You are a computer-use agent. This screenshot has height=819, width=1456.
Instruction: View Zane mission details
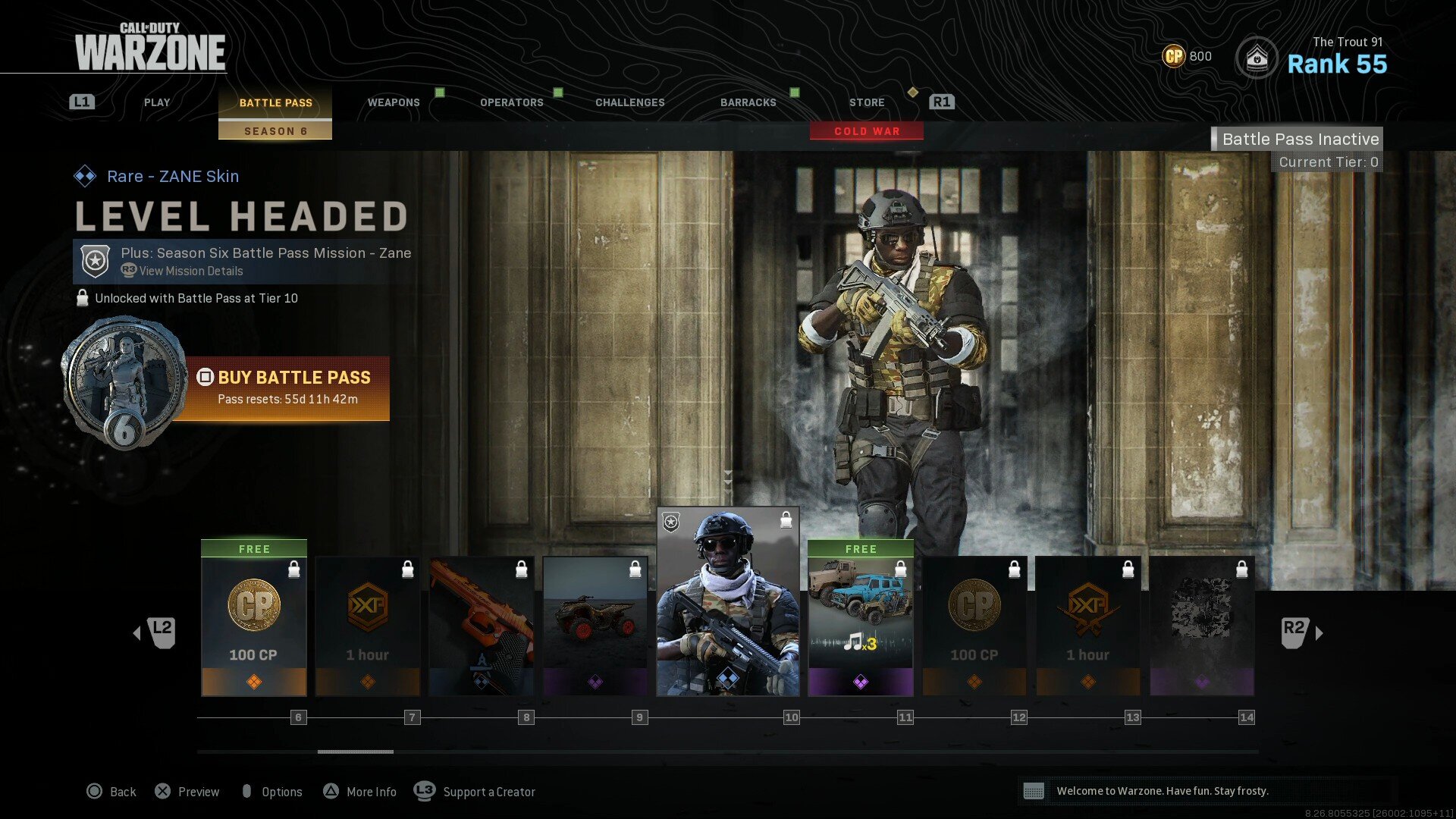click(190, 271)
